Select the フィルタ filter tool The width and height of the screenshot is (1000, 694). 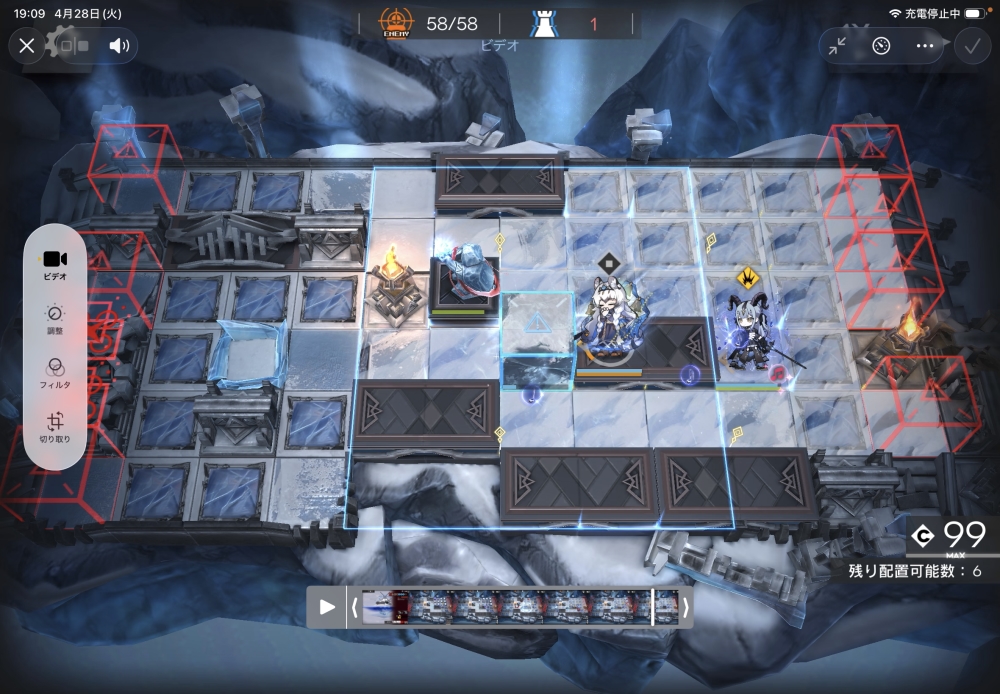pyautogui.click(x=55, y=373)
